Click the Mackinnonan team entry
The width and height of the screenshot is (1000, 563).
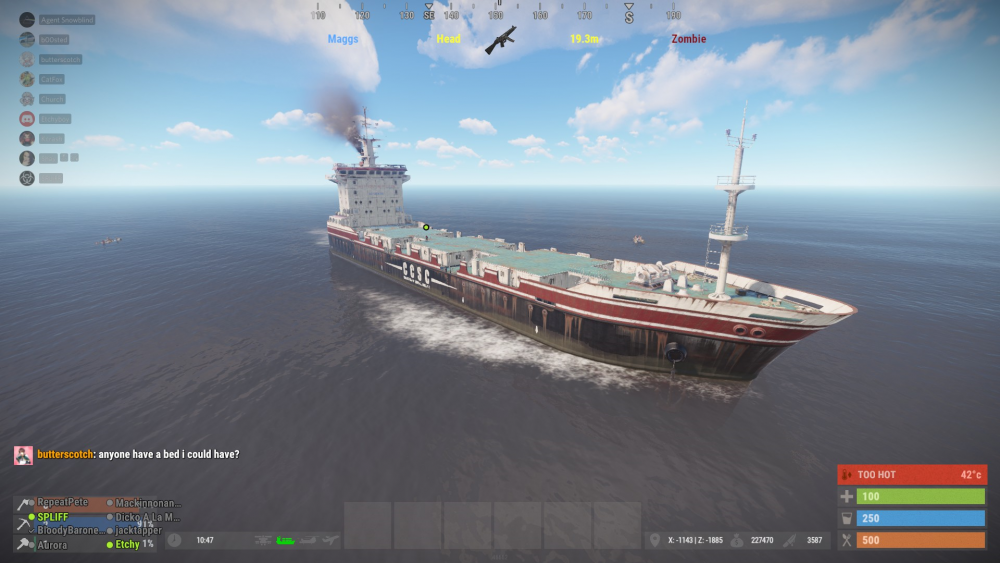coord(146,502)
